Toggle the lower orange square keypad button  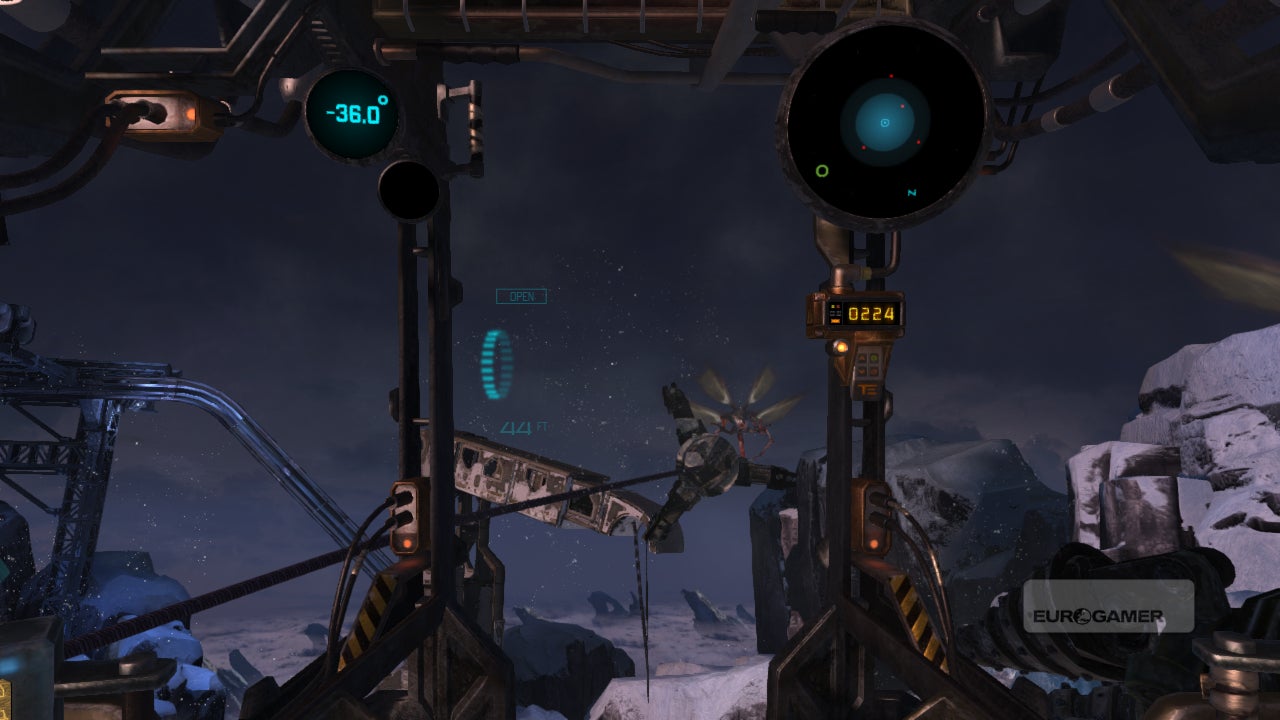pos(862,370)
